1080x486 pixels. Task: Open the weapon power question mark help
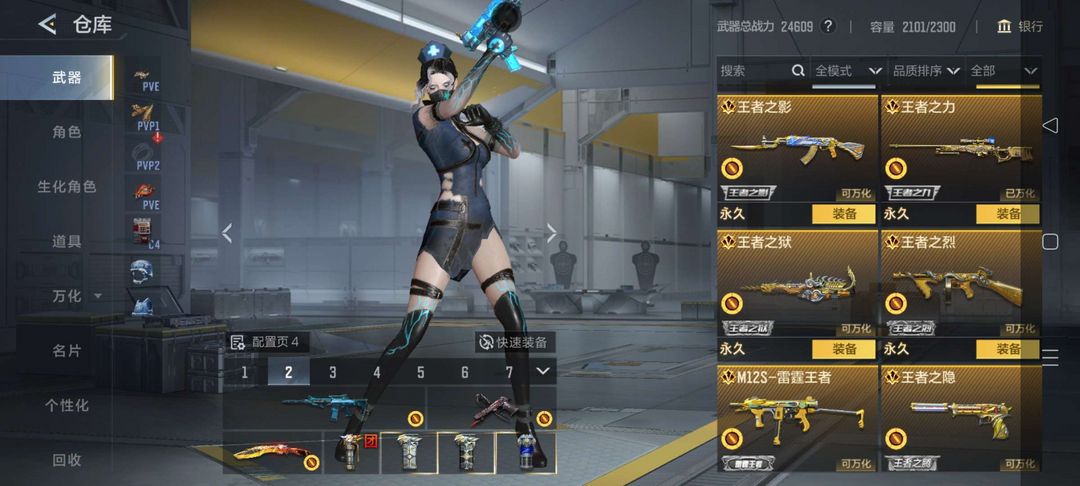click(x=828, y=26)
